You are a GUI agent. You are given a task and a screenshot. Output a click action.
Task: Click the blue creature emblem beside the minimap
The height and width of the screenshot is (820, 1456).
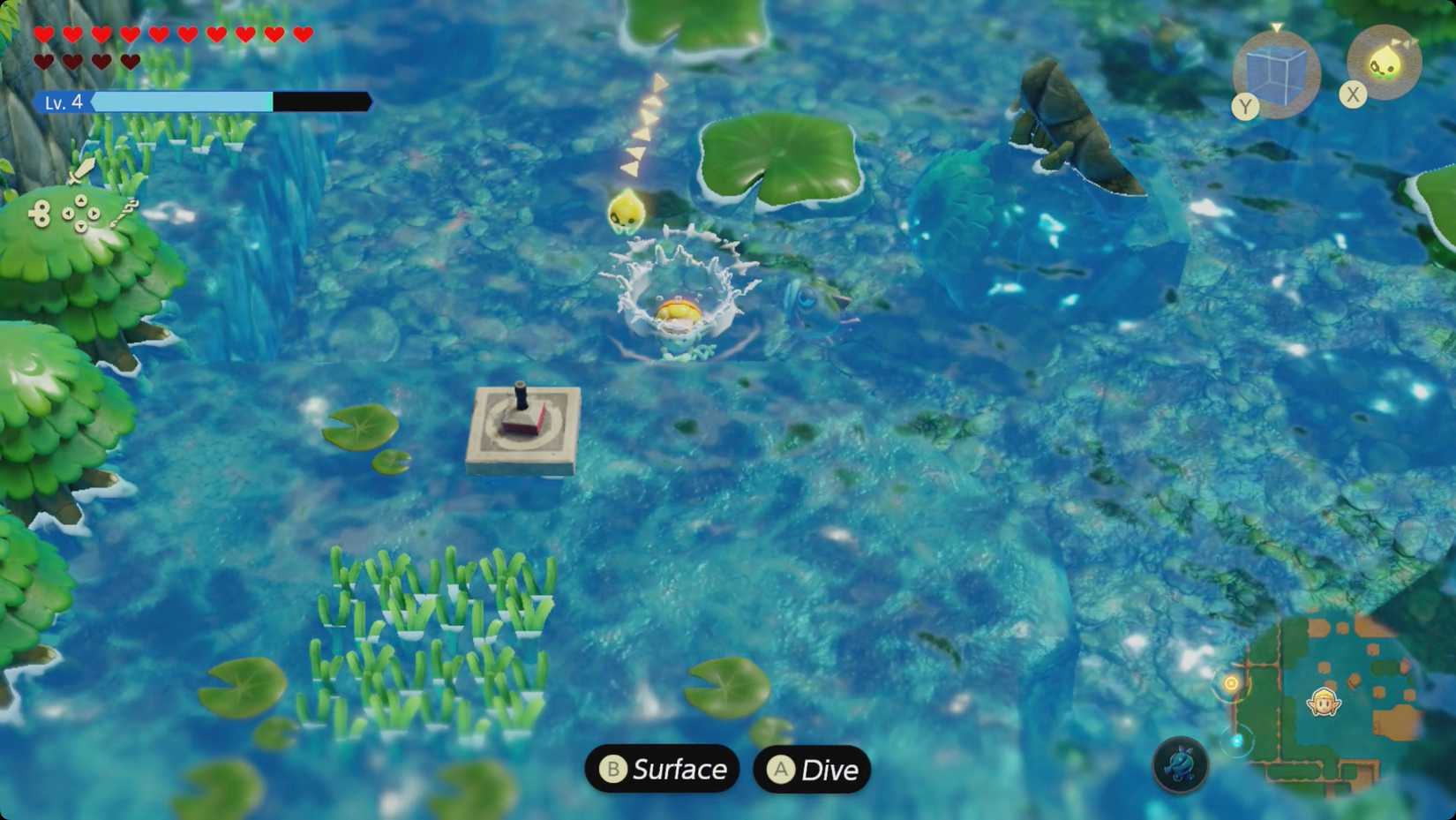coord(1182,767)
